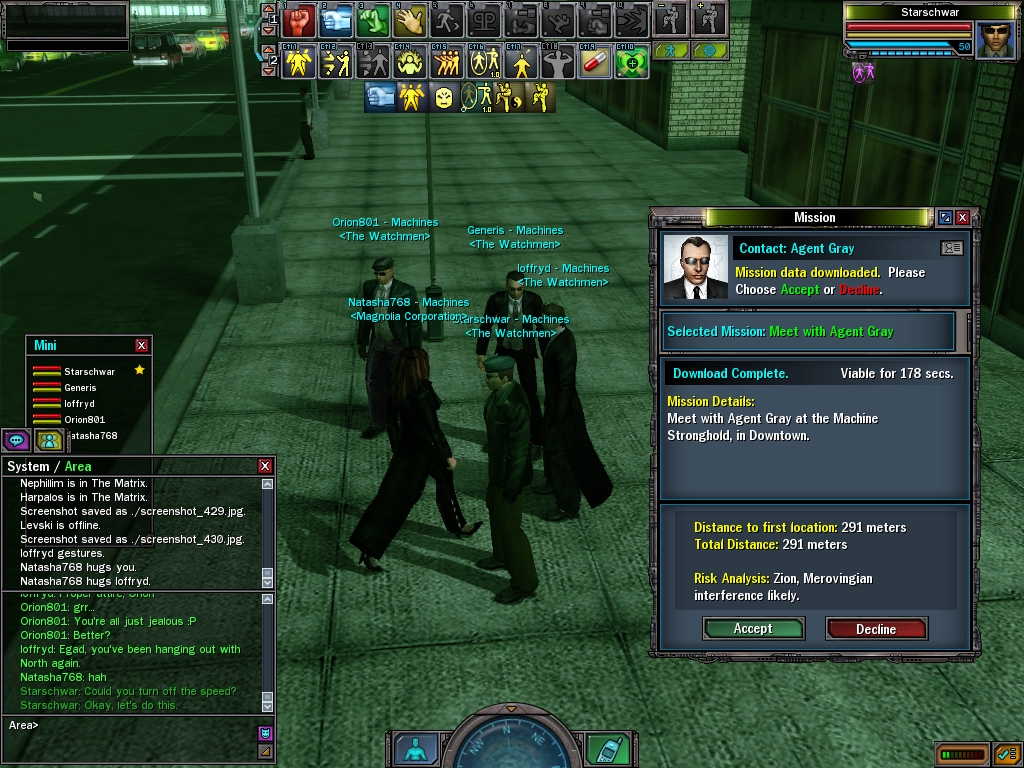Decline the mission from Agent Gray
The width and height of the screenshot is (1024, 768).
(876, 629)
